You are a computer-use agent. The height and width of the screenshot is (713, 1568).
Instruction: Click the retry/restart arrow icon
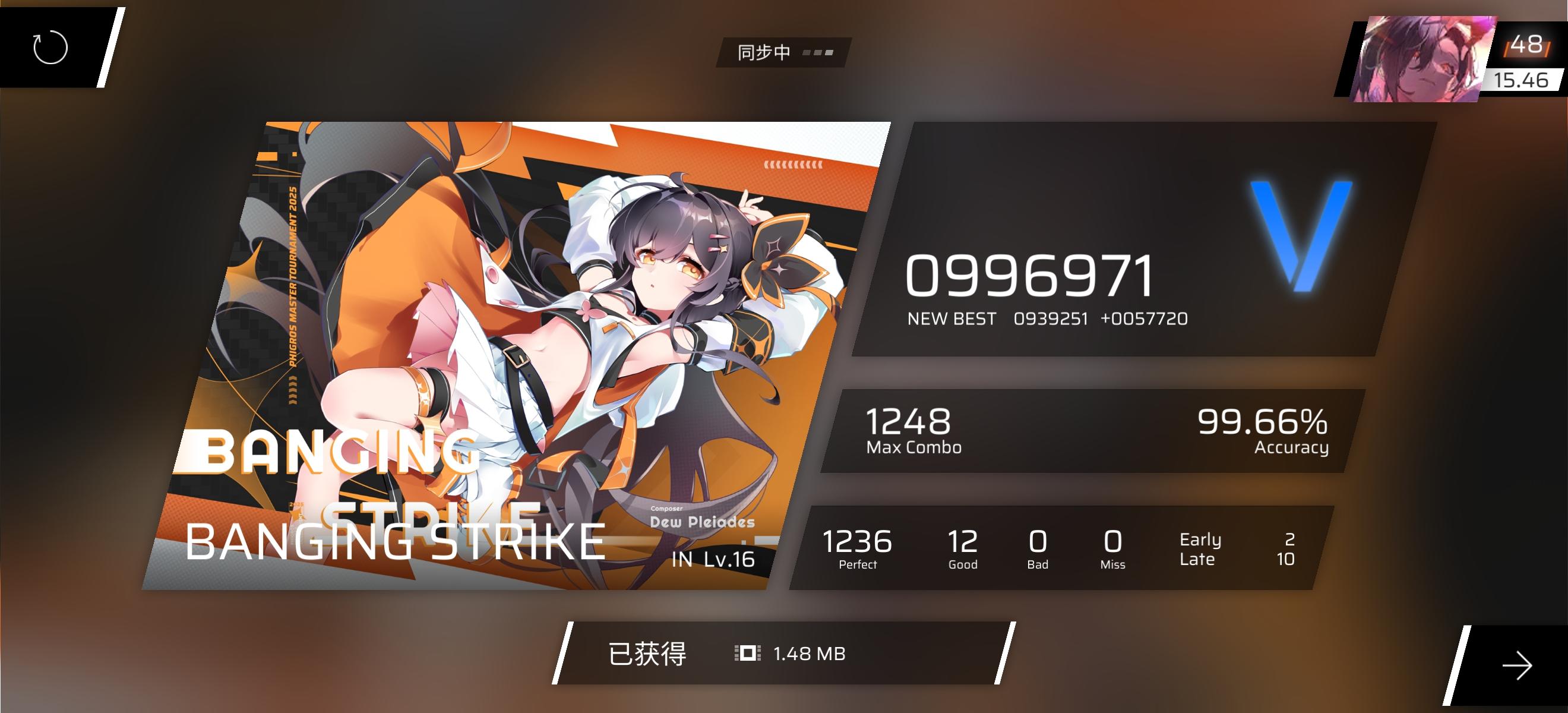(52, 48)
